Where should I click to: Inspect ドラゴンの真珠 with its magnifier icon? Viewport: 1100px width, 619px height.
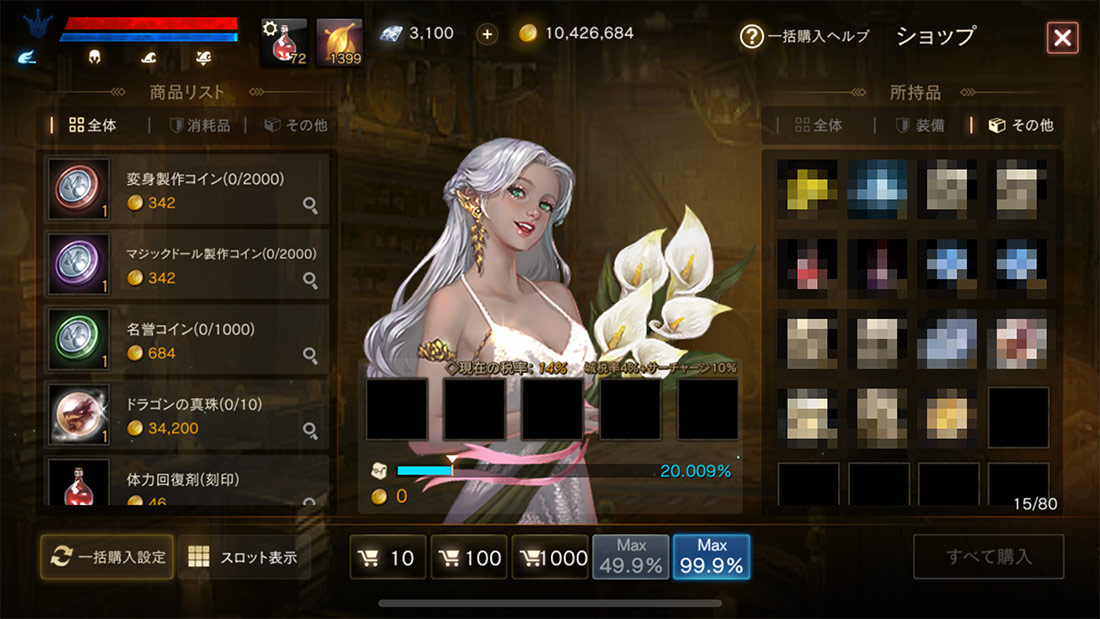311,431
